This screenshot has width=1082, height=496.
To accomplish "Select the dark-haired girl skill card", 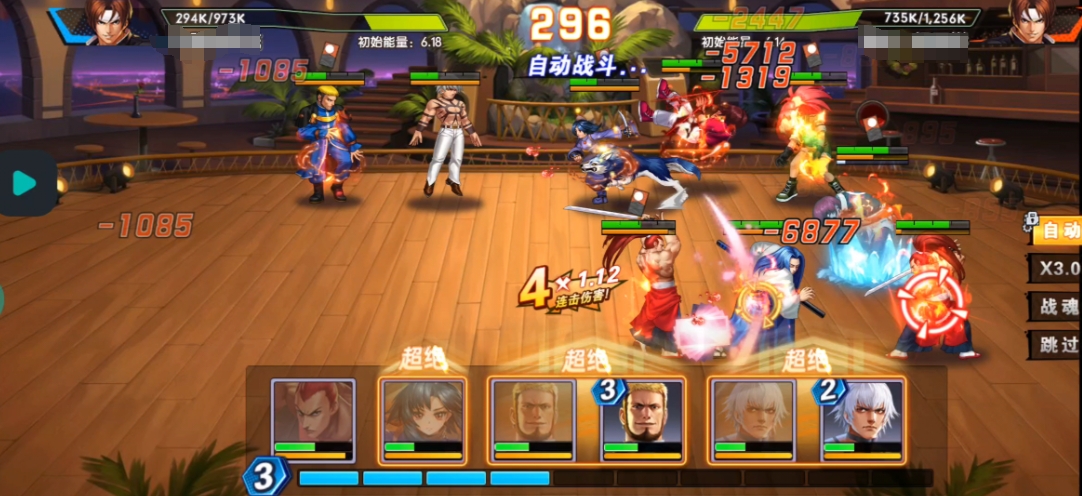I will click(422, 420).
